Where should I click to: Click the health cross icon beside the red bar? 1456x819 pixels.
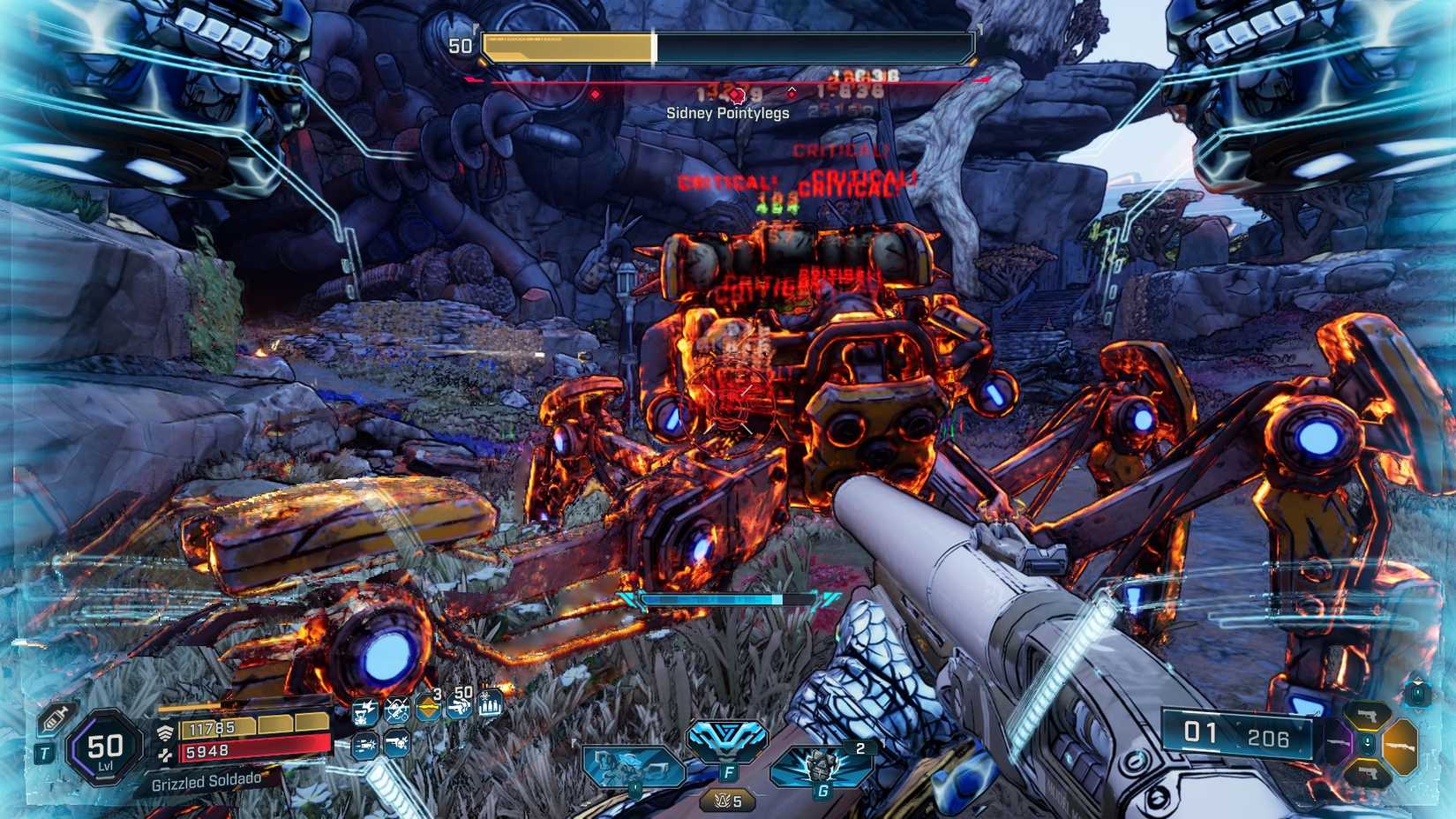click(x=165, y=755)
